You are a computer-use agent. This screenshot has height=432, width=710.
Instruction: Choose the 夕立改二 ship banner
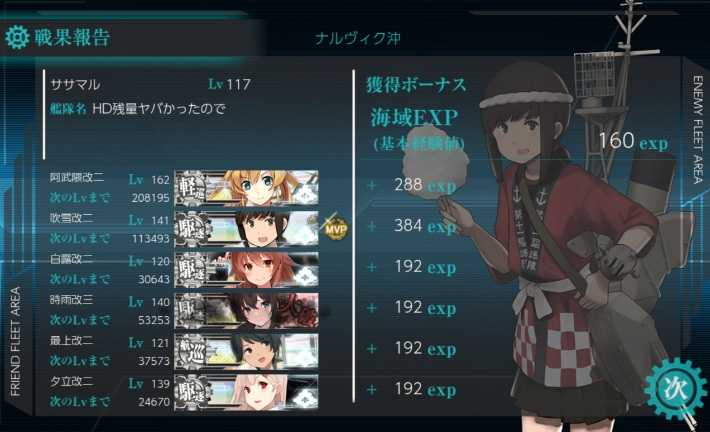coord(246,390)
